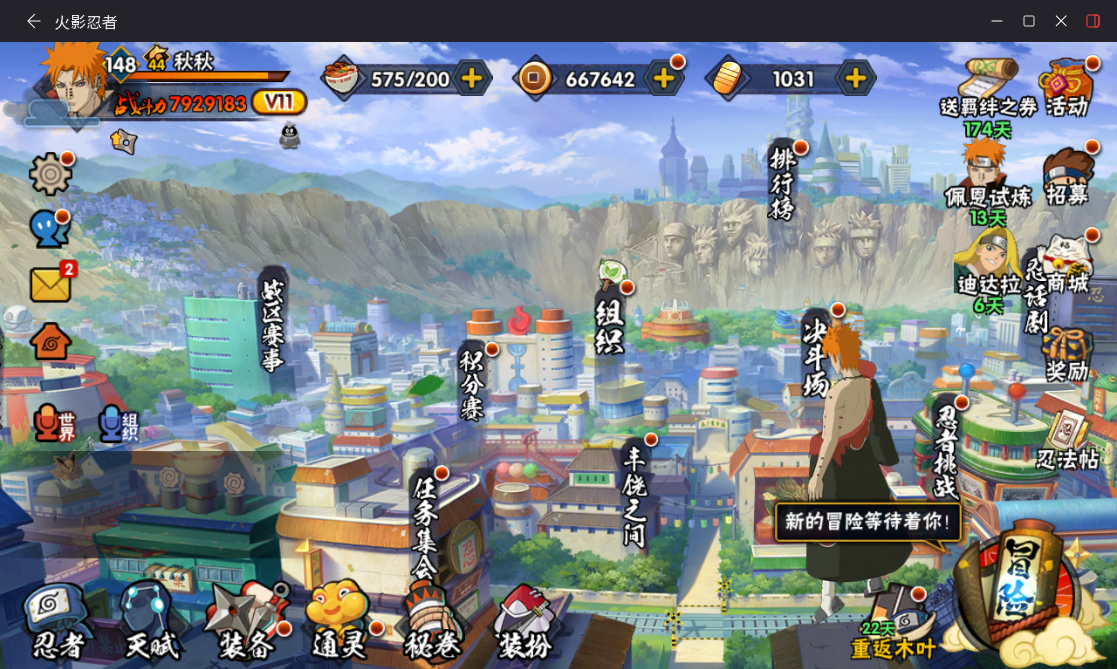
Task: Open the mail envelope inbox
Action: [50, 285]
